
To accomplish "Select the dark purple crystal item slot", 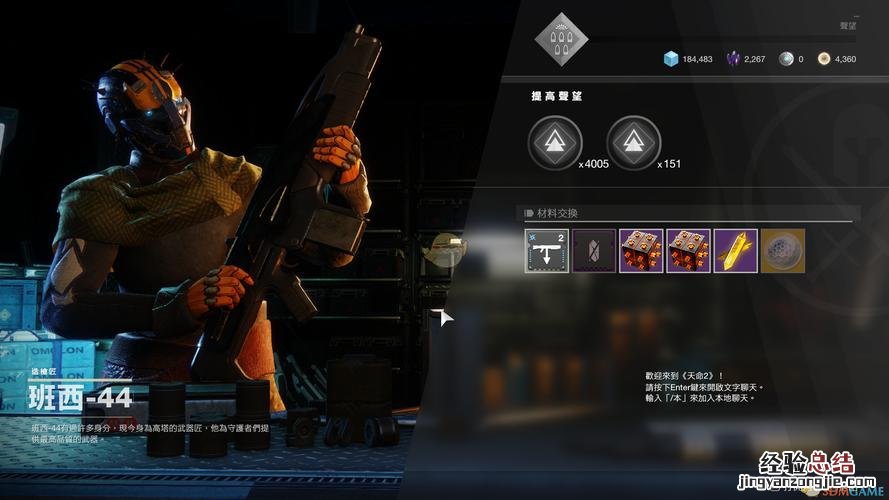I will click(x=594, y=251).
